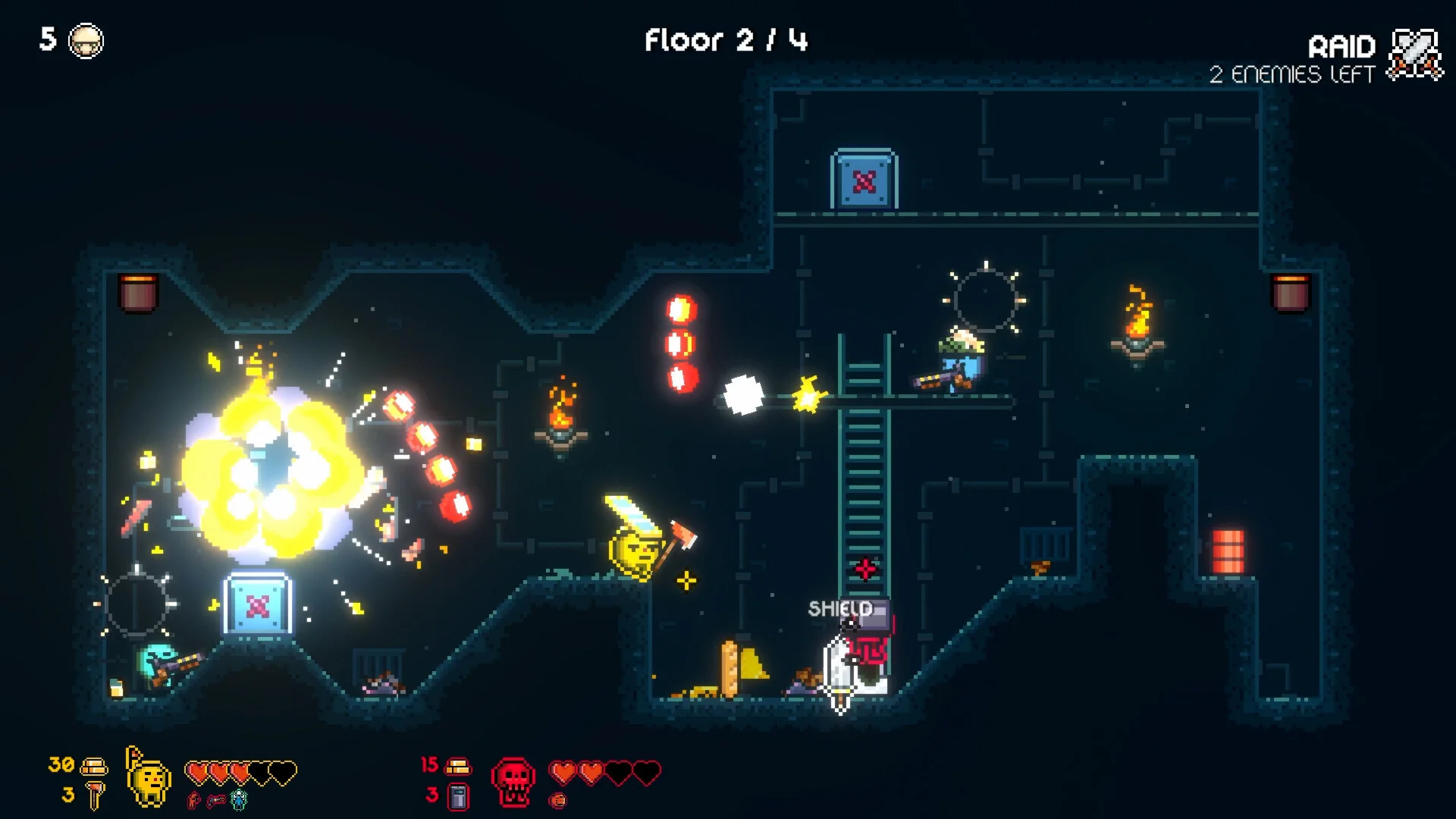Select the yellow lemon player portrait

(x=149, y=780)
